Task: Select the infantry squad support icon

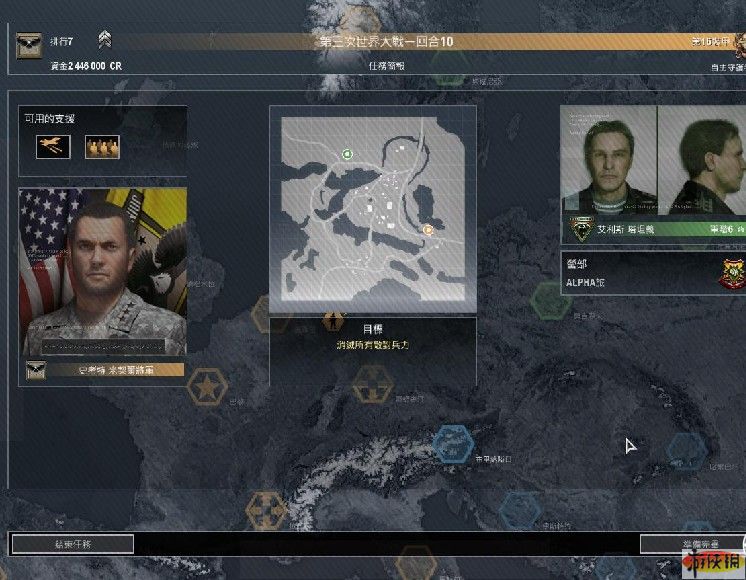Action: (102, 147)
